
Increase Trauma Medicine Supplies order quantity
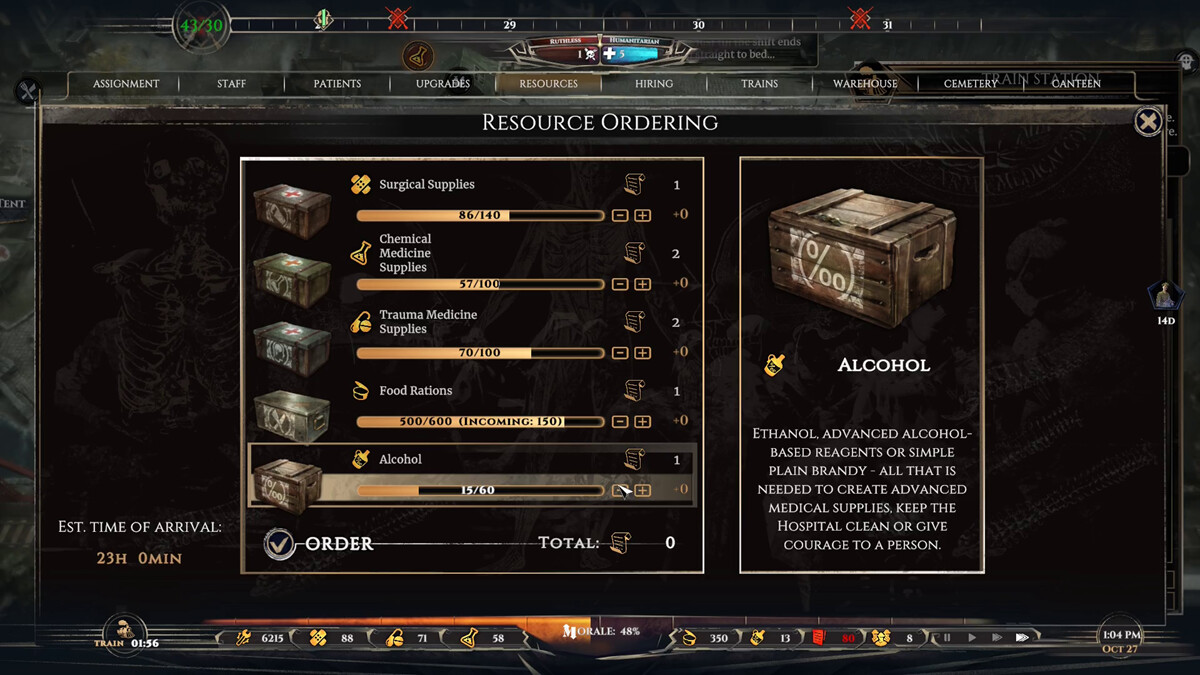[642, 353]
